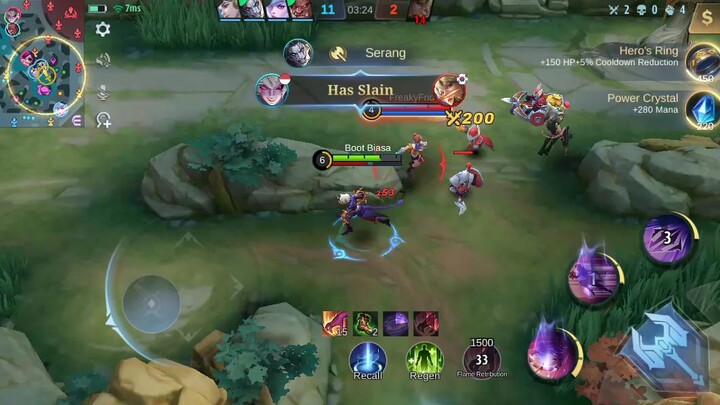Tap the hero-lock target icon under the microphone

click(x=103, y=120)
